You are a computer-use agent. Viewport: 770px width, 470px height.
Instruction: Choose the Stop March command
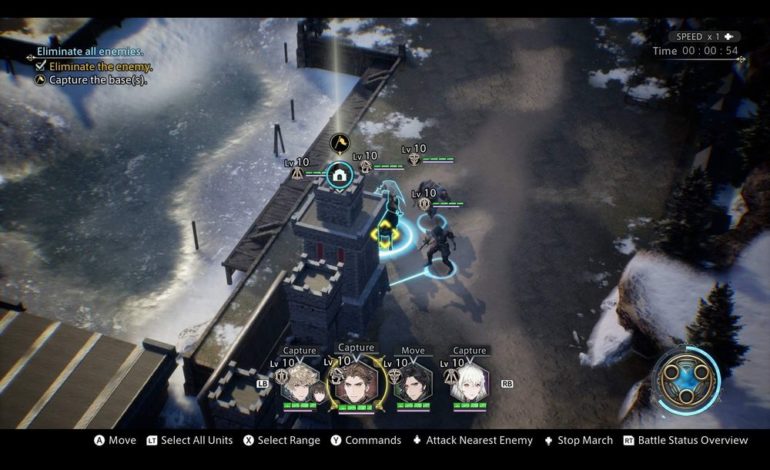point(577,440)
